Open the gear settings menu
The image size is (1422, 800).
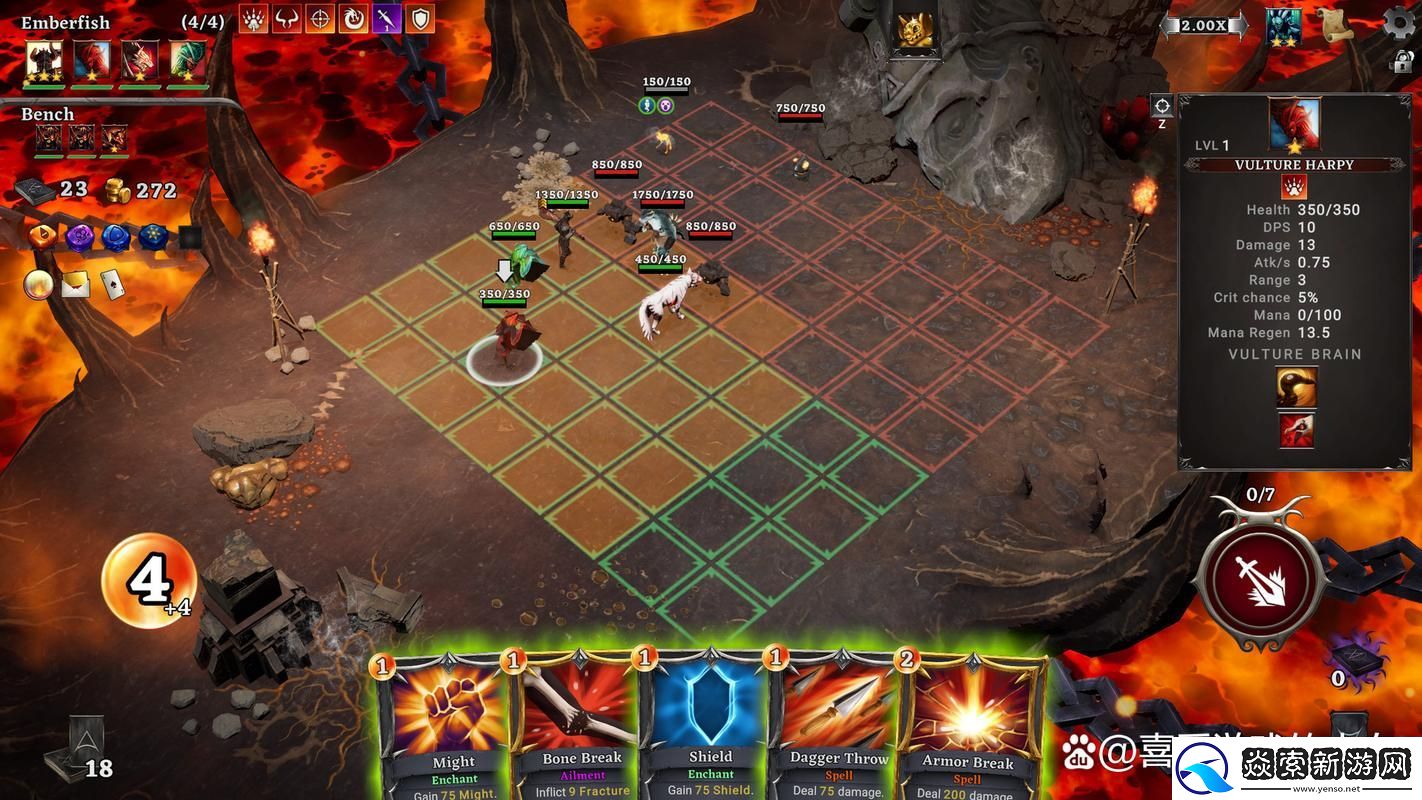click(x=1398, y=23)
